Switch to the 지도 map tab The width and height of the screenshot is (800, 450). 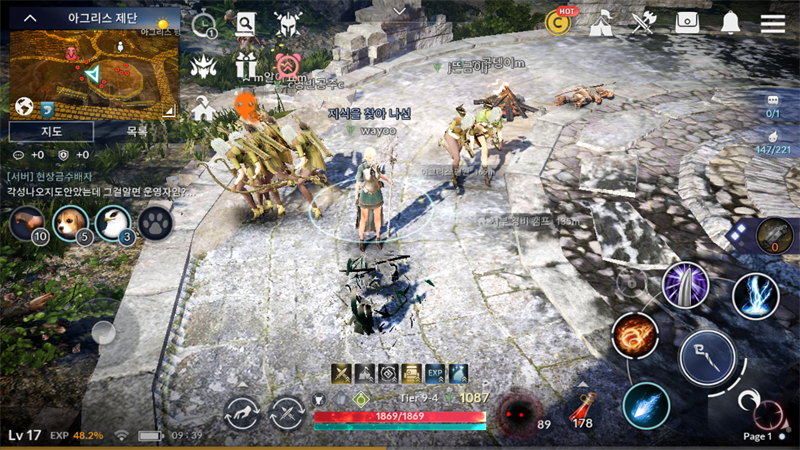(51, 131)
